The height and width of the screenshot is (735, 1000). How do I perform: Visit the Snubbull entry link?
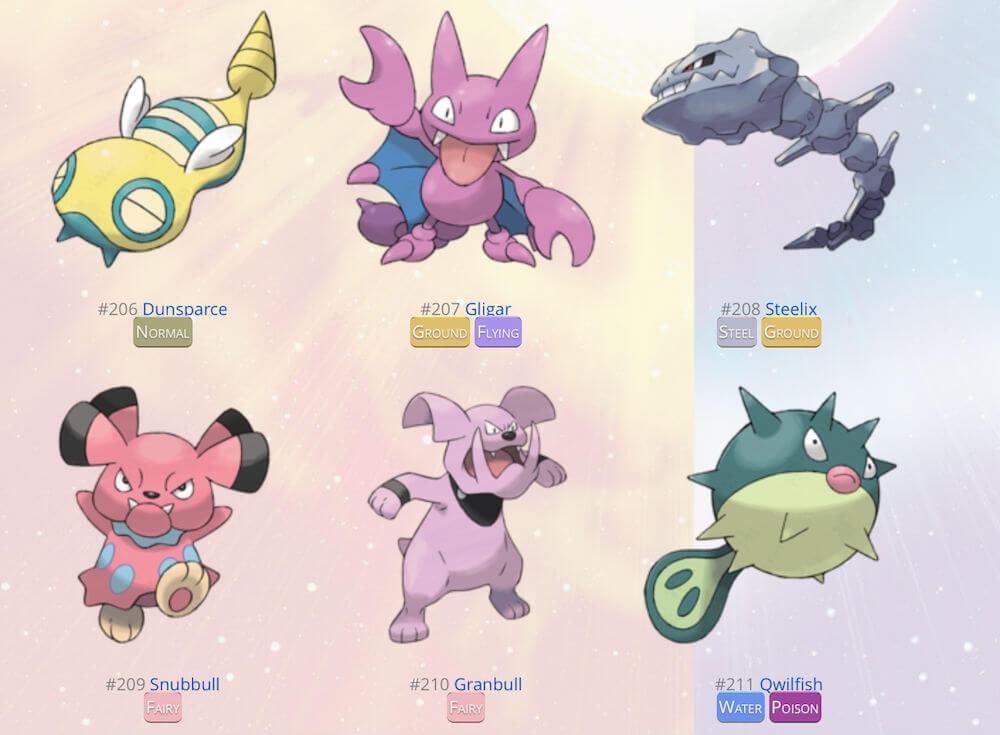pyautogui.click(x=184, y=684)
